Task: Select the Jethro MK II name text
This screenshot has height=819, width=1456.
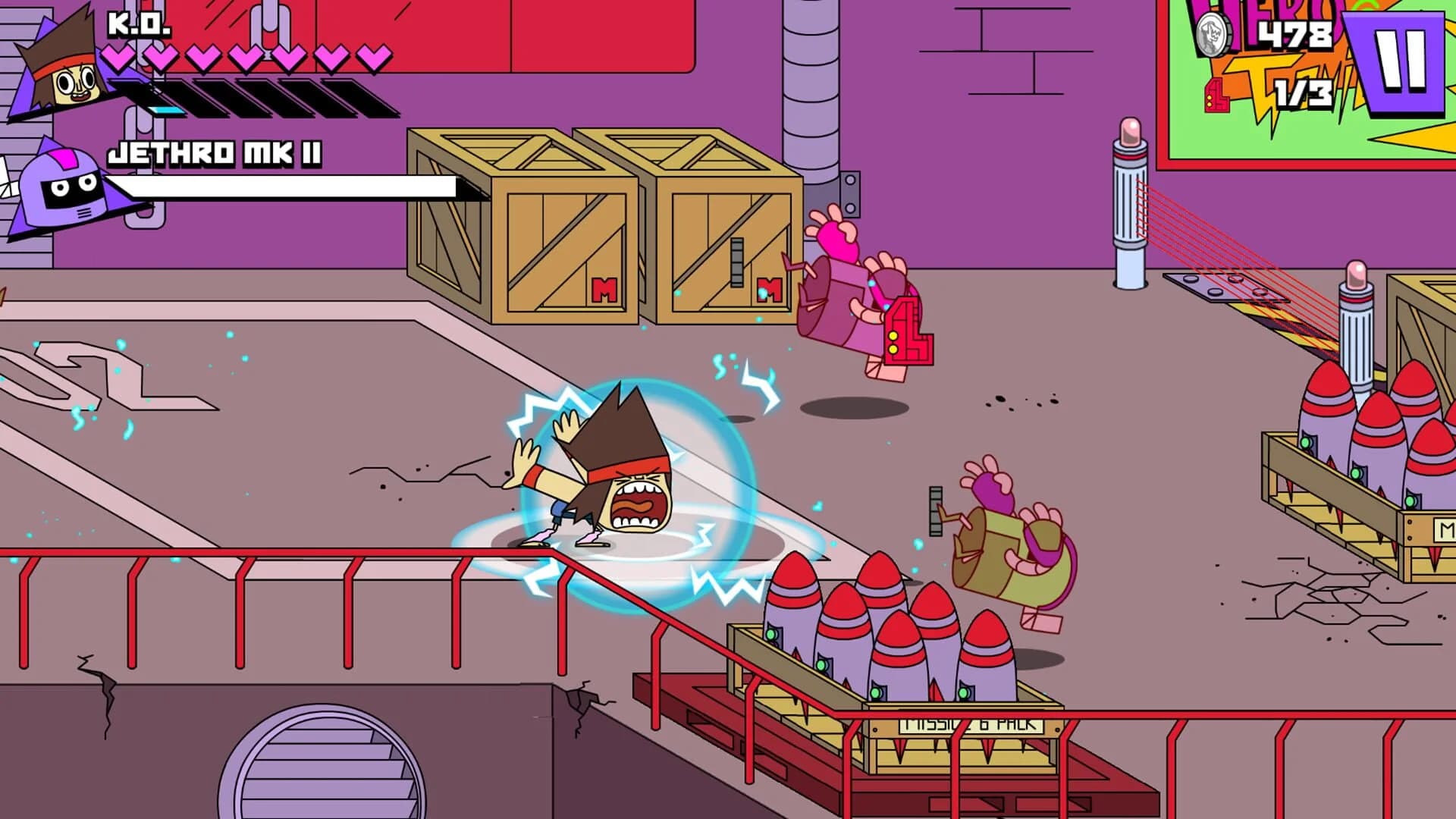Action: pyautogui.click(x=216, y=154)
